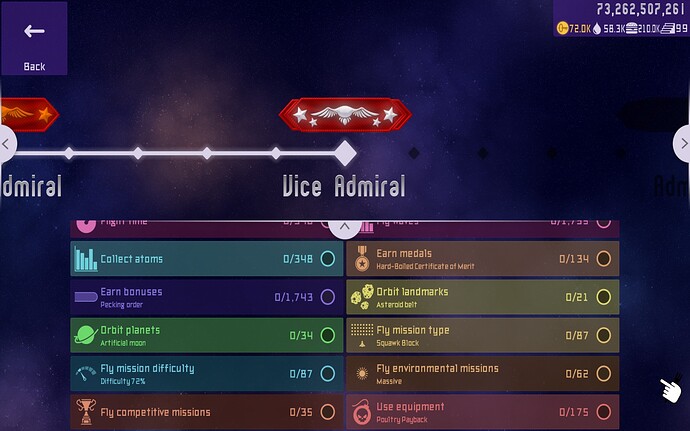690x431 pixels.
Task: Select the Earn bonuses objective row
Action: coord(205,297)
